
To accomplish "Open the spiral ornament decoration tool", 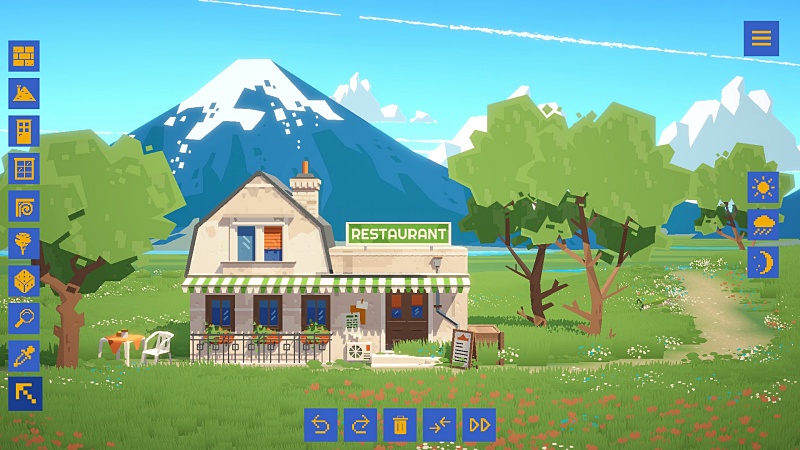I will [24, 206].
